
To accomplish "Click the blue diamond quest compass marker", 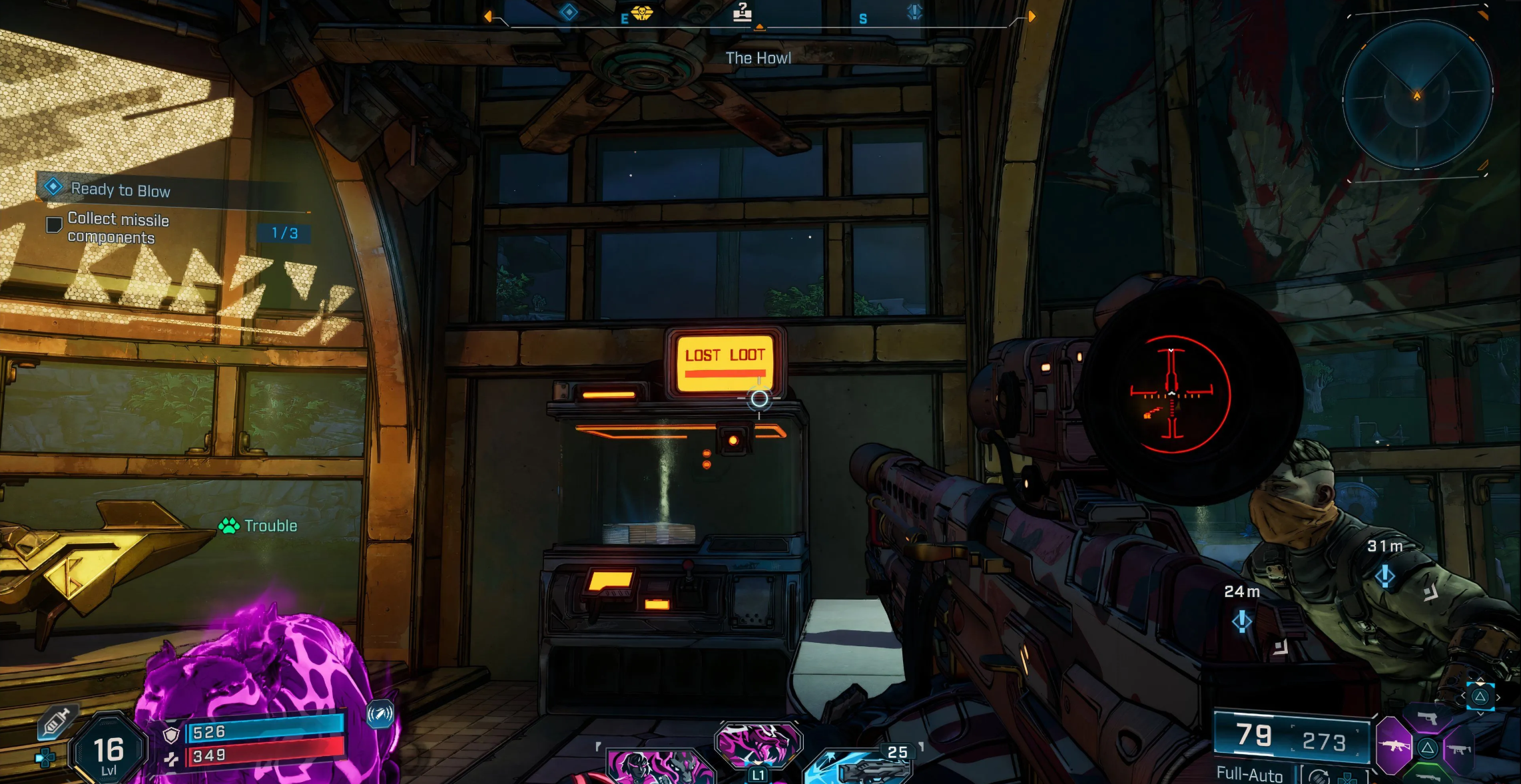I will (x=569, y=12).
